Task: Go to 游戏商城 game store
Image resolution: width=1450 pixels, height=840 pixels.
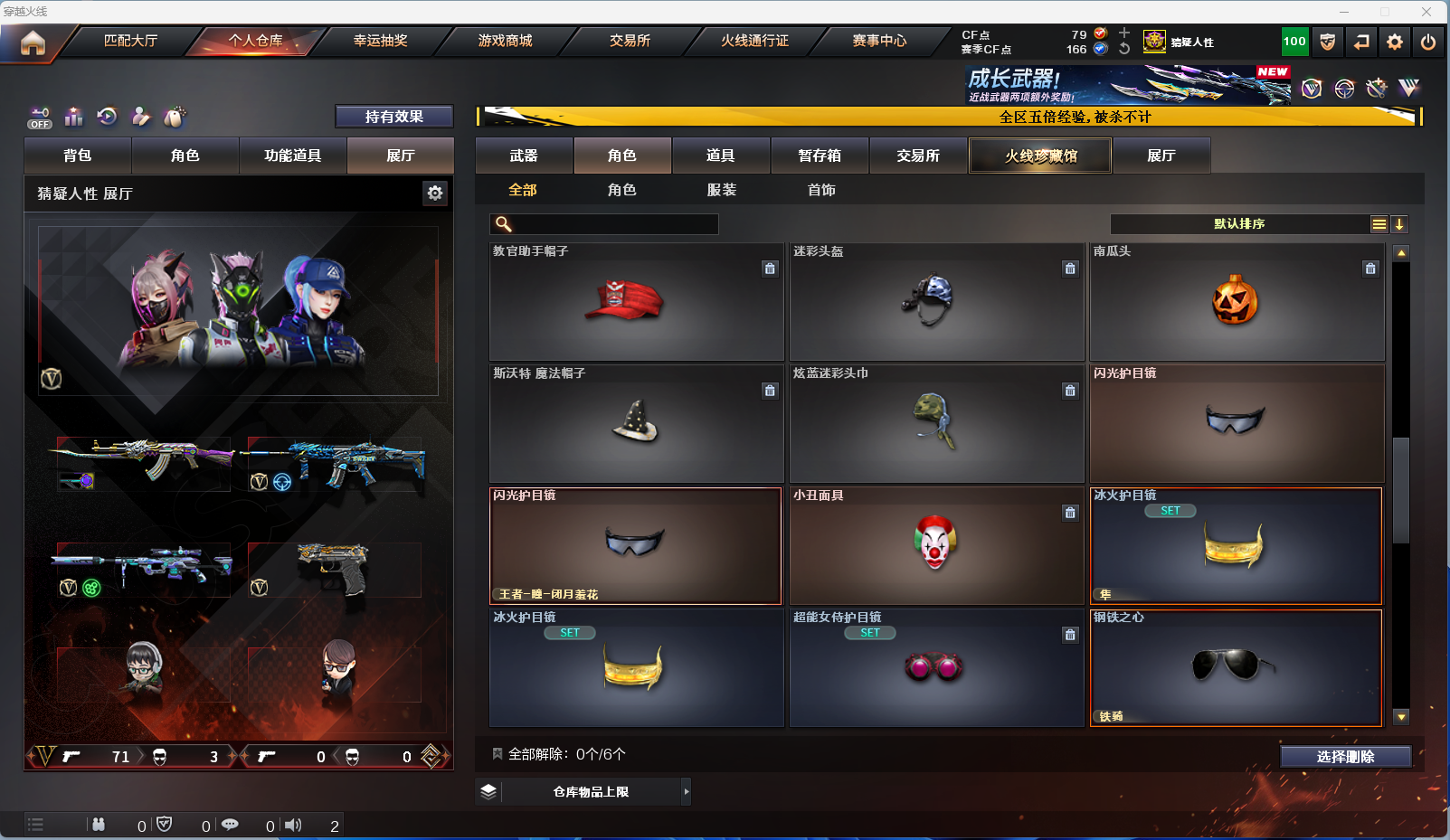Action: (x=505, y=41)
